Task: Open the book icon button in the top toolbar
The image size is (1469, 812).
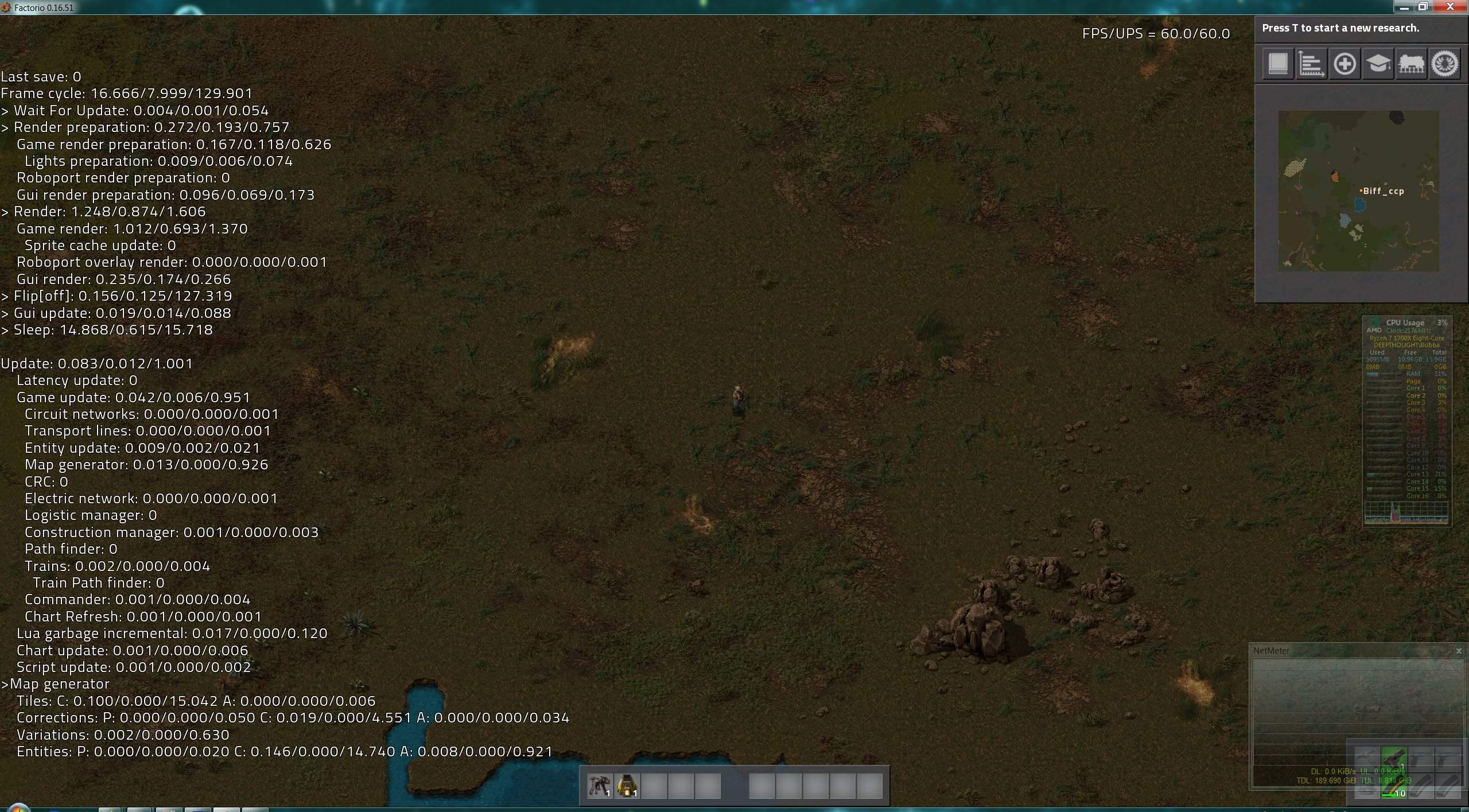Action: coord(1278,64)
